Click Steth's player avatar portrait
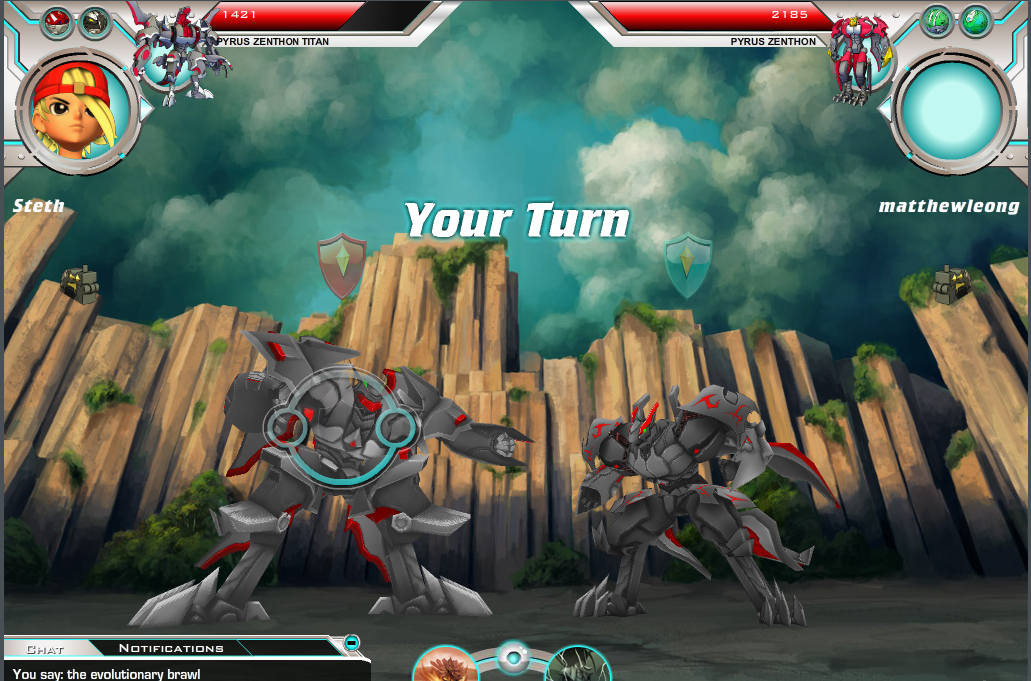Image resolution: width=1031 pixels, height=681 pixels. click(78, 110)
